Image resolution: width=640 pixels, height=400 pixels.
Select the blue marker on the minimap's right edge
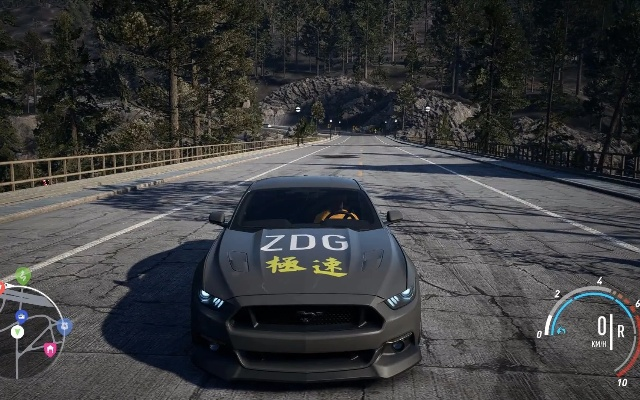64,326
